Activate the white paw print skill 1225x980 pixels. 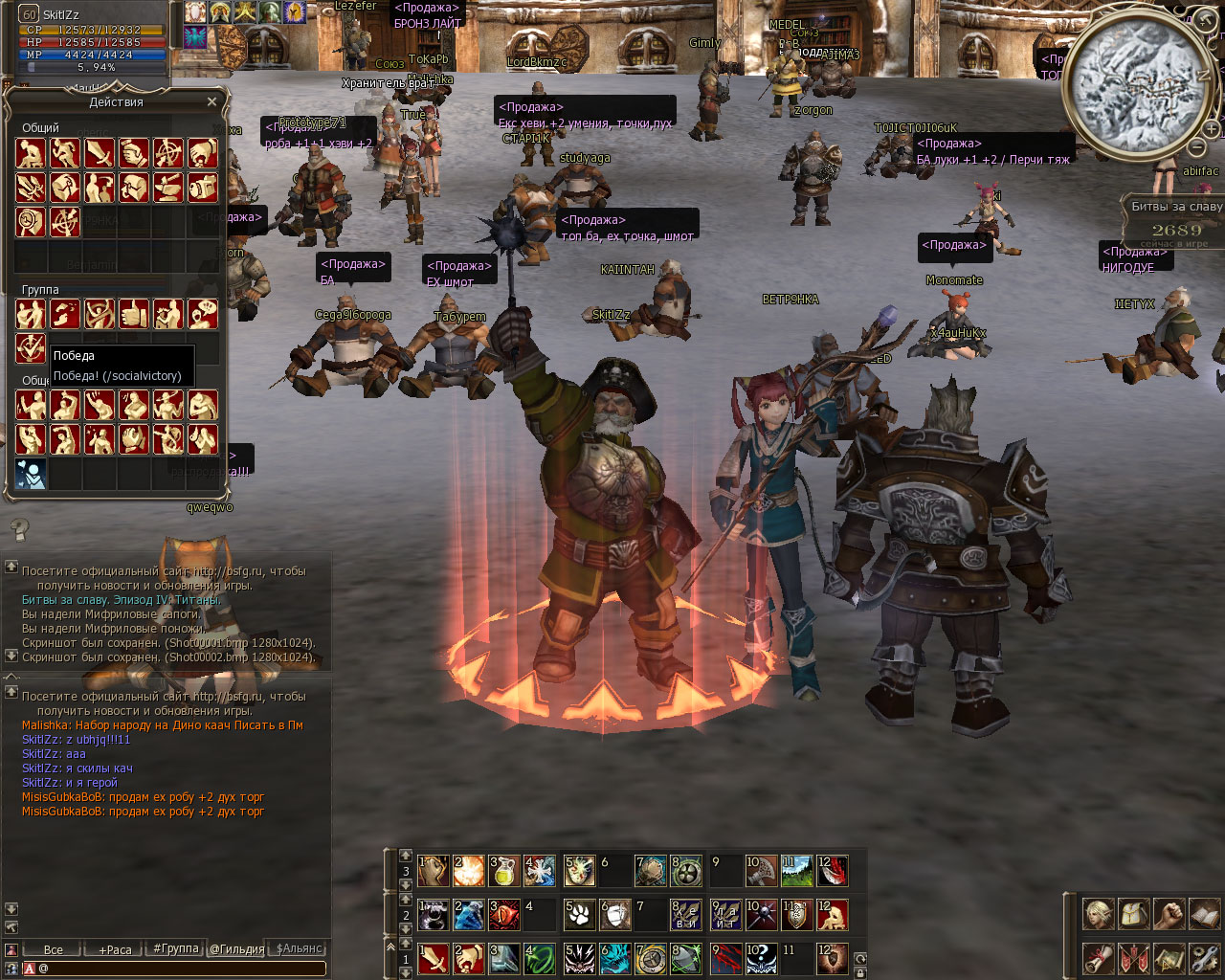click(x=579, y=915)
